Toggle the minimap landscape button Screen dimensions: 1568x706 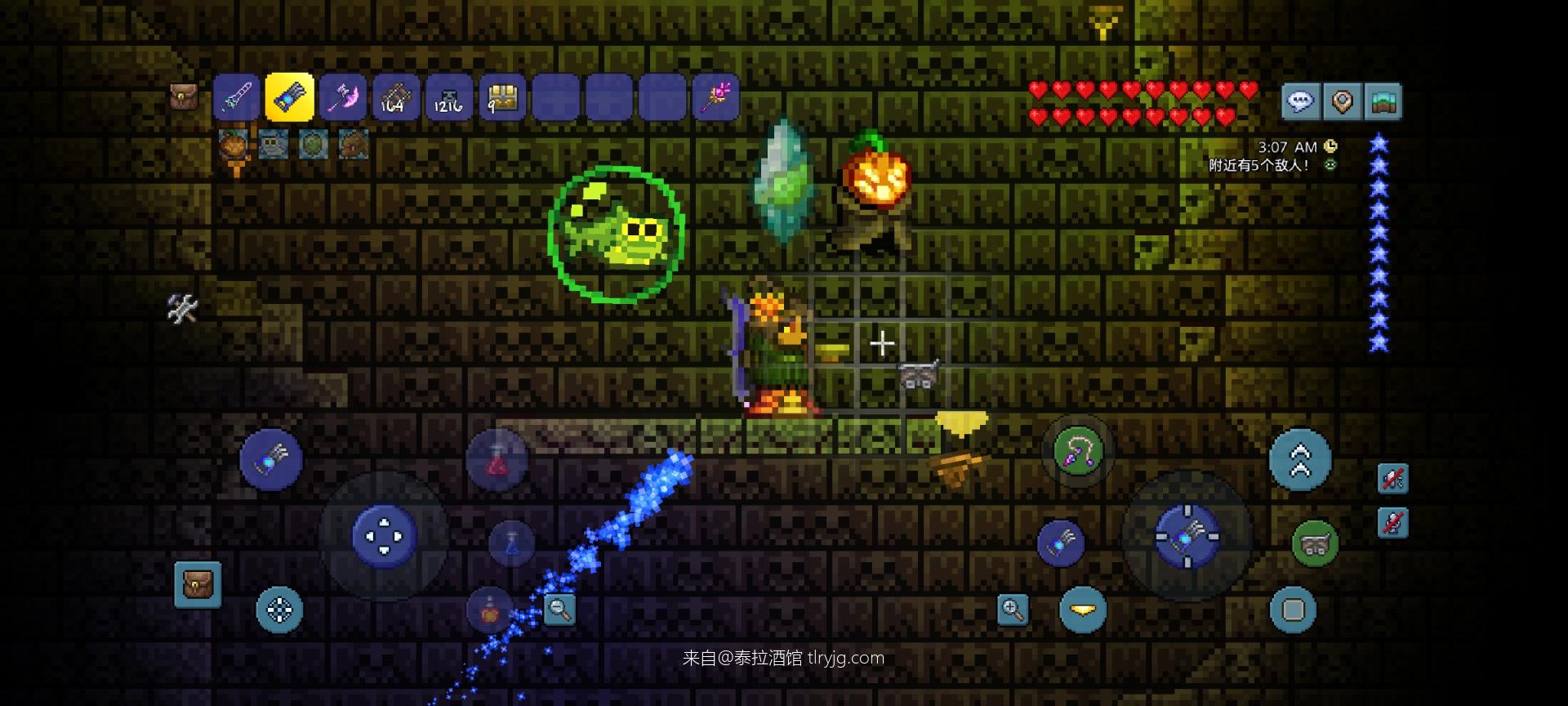(1383, 101)
